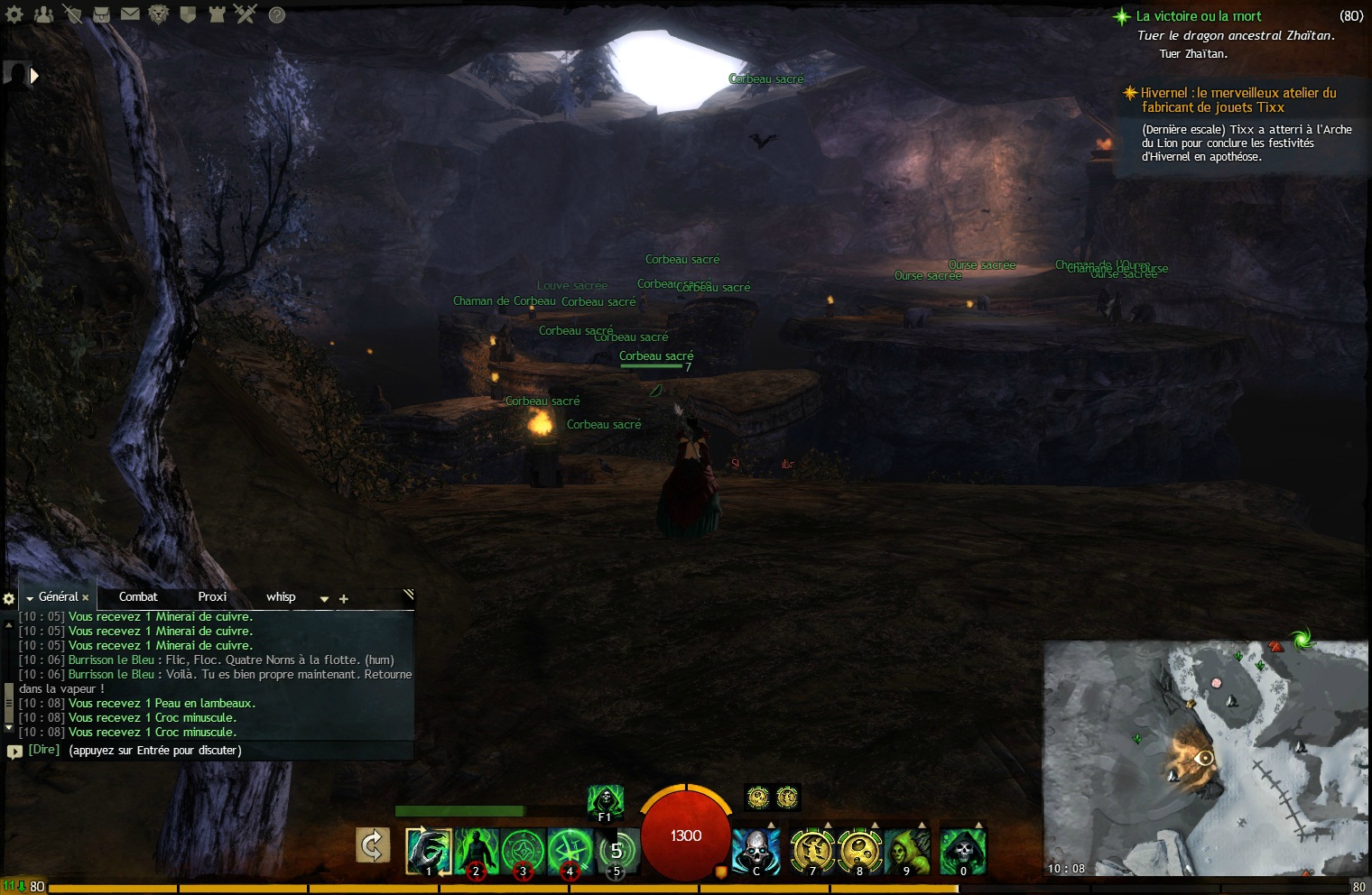Click the question mark help icon
Image resolution: width=1372 pixels, height=895 pixels.
pyautogui.click(x=277, y=14)
